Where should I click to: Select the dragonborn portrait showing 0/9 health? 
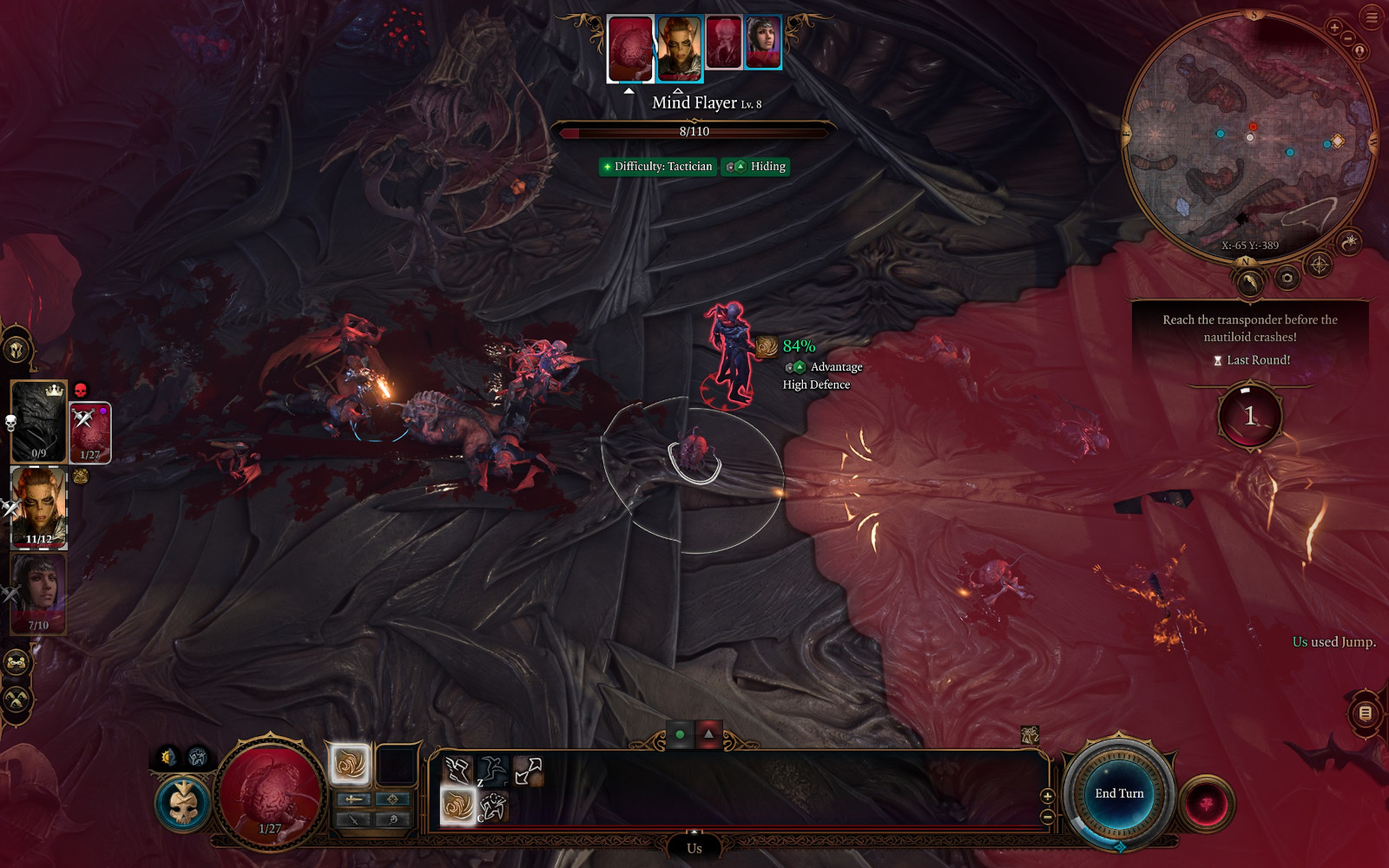39,421
